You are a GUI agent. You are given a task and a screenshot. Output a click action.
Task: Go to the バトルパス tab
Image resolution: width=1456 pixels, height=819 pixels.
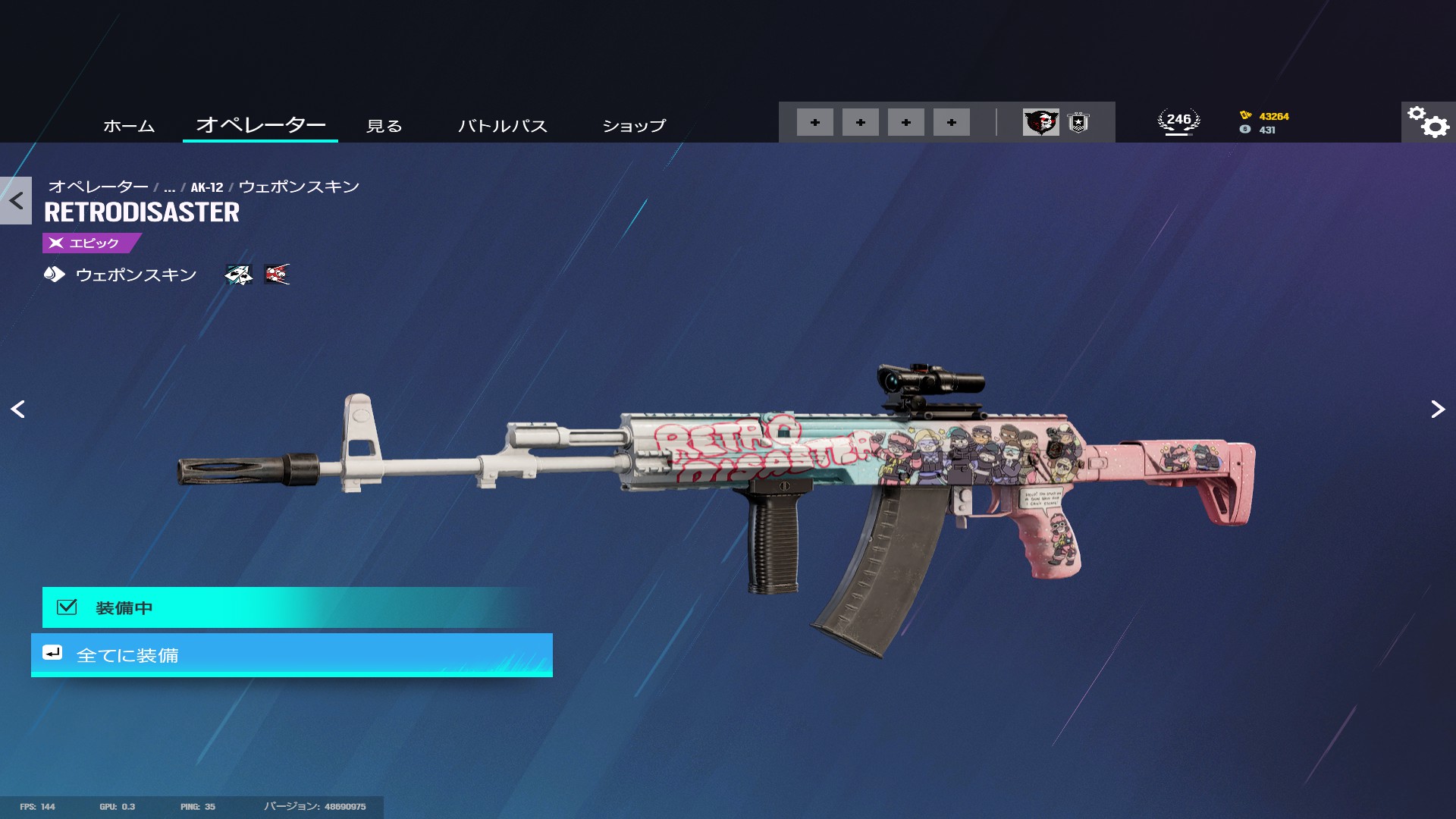coord(503,126)
